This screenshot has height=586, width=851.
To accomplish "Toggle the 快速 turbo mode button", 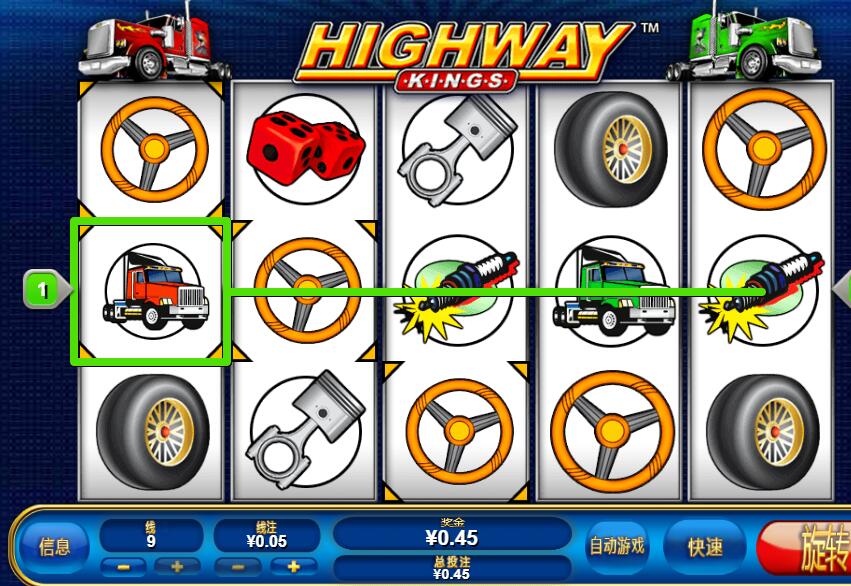I will (x=704, y=546).
